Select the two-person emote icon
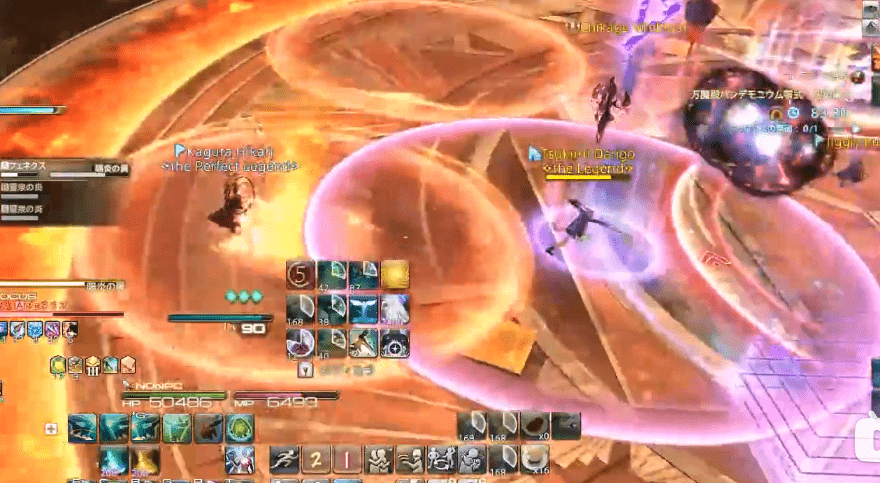The height and width of the screenshot is (483, 880). [378, 460]
